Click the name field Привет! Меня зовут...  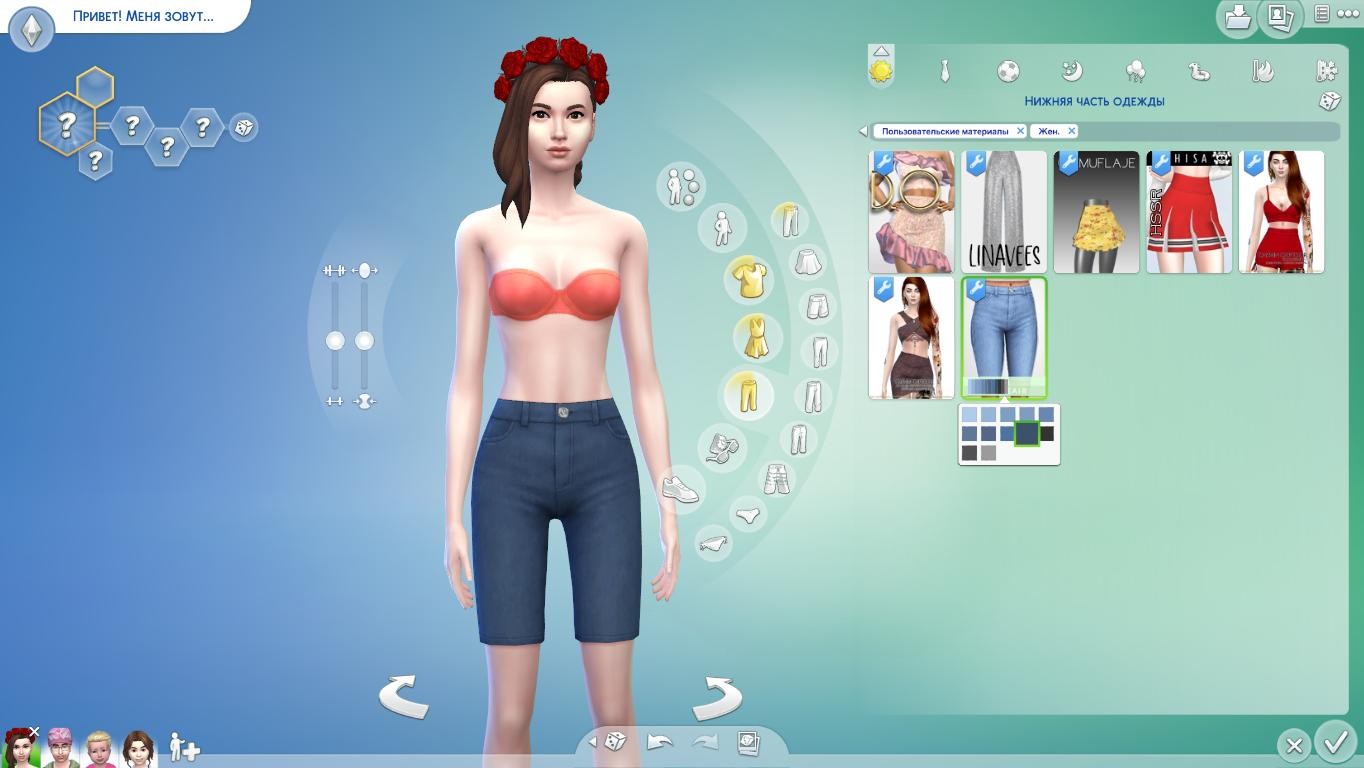pyautogui.click(x=143, y=17)
